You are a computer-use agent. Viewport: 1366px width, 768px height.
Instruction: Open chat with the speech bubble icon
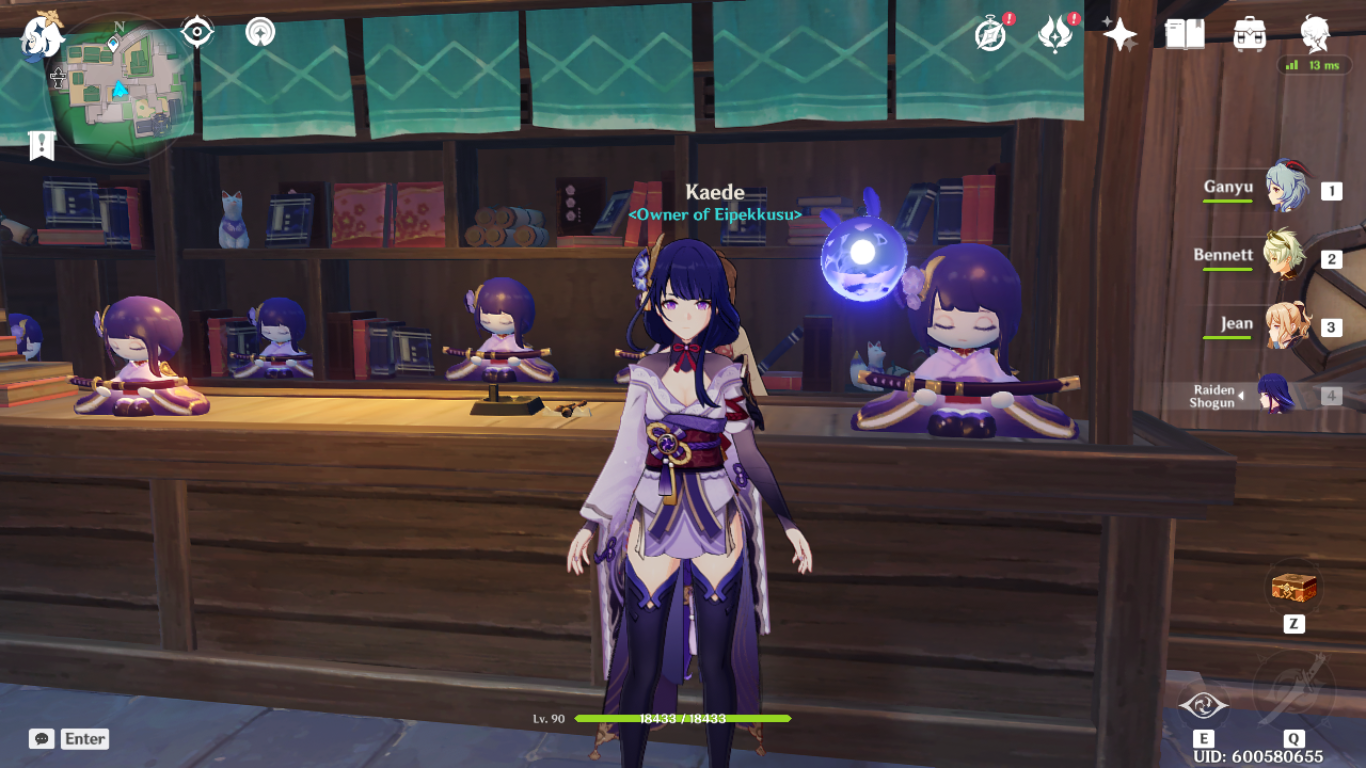(x=40, y=739)
